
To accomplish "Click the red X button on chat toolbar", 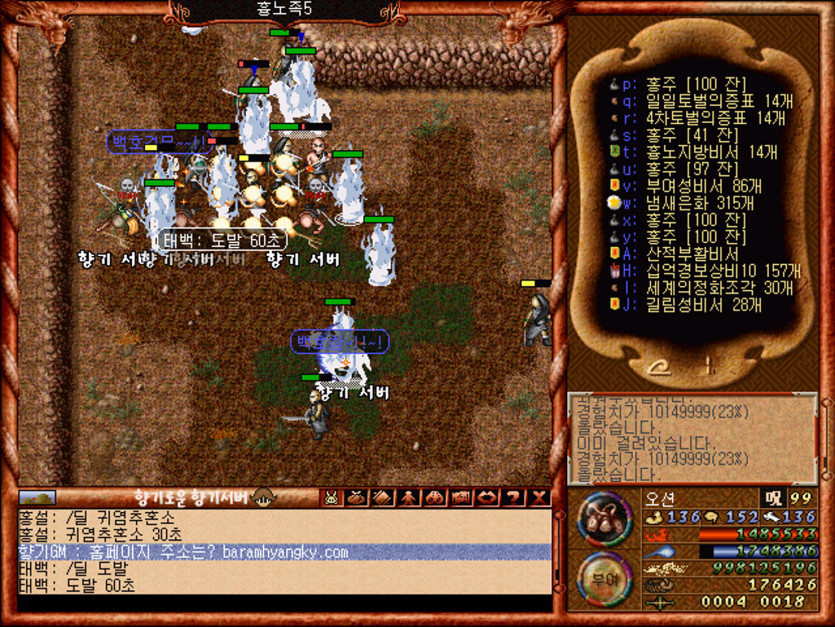I will 540,497.
